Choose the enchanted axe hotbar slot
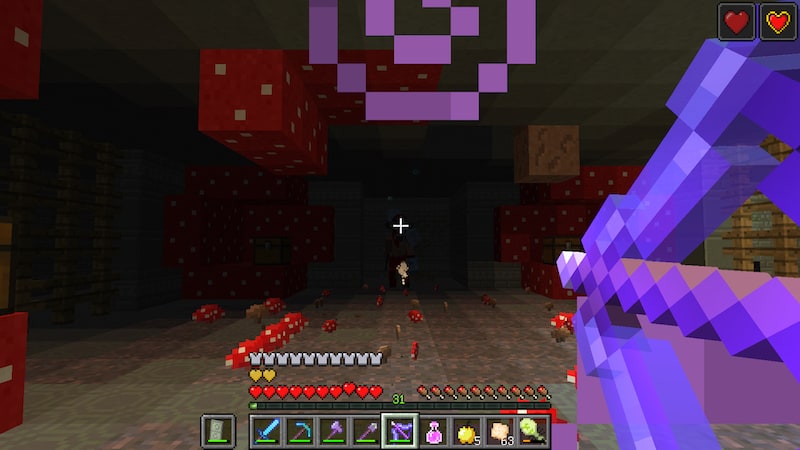The image size is (800, 450). 333,431
